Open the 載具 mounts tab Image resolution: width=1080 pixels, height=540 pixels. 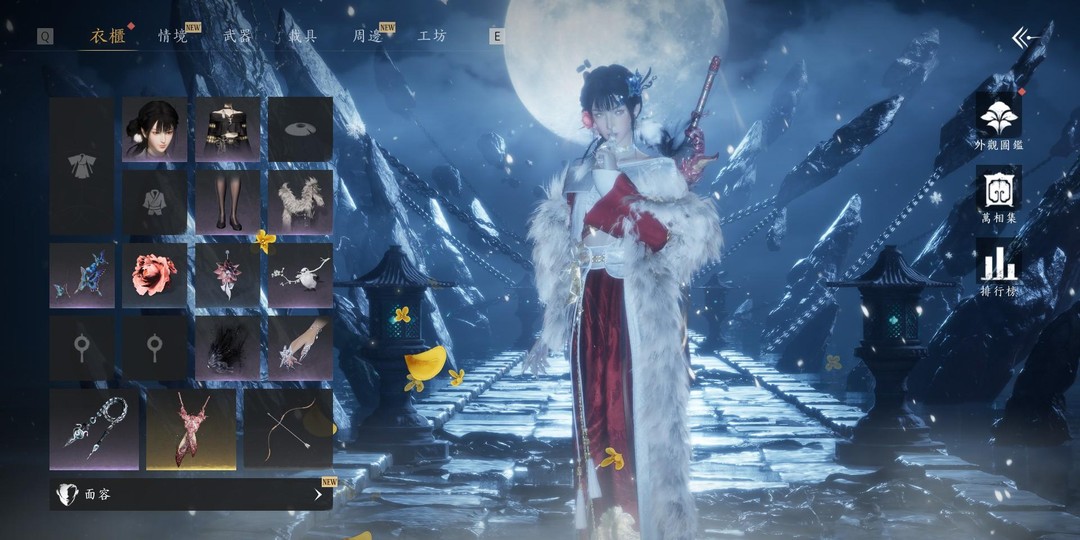303,36
